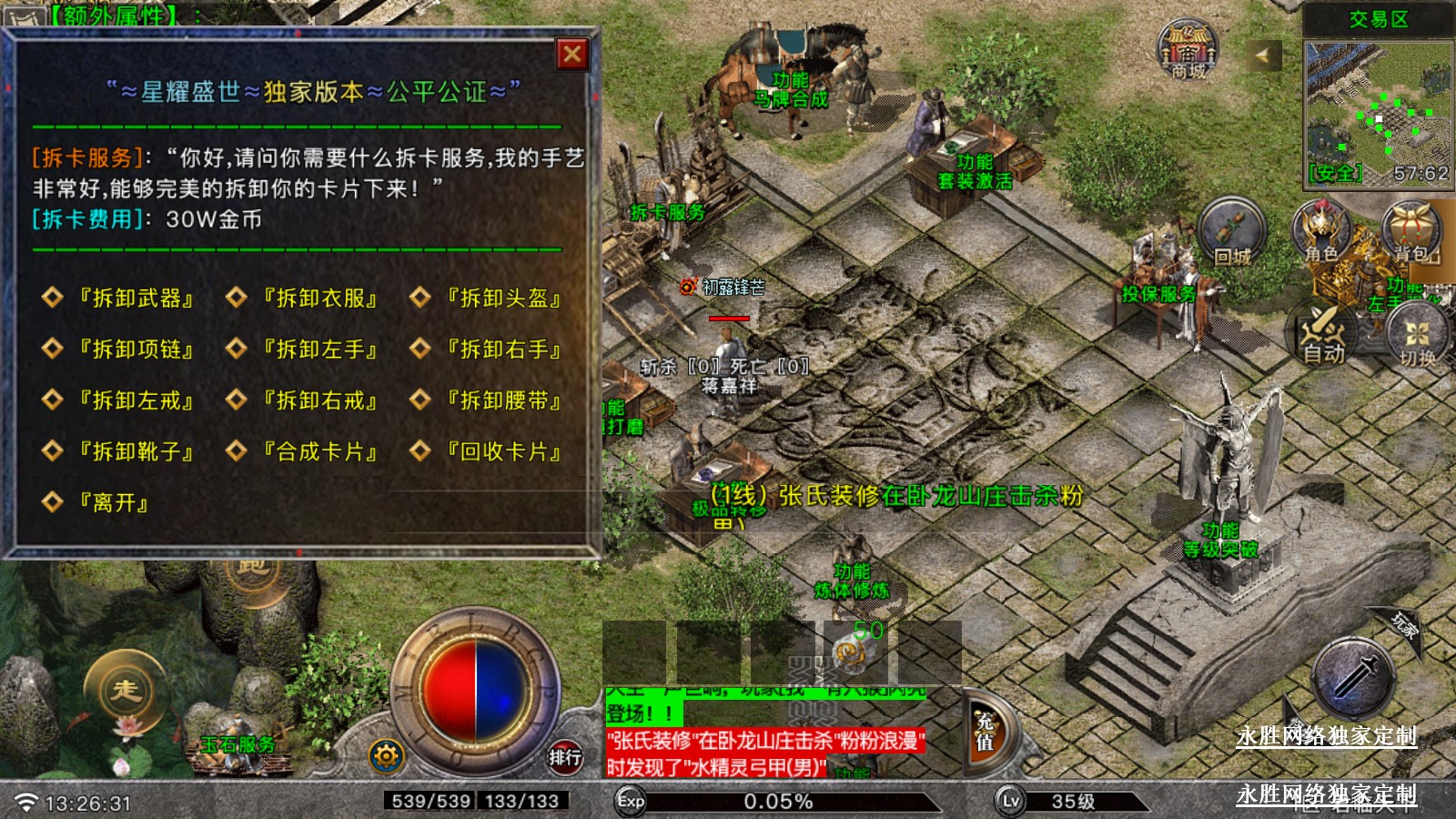Open the 合成卡片 option
This screenshot has height=819, width=1456.
pyautogui.click(x=319, y=451)
